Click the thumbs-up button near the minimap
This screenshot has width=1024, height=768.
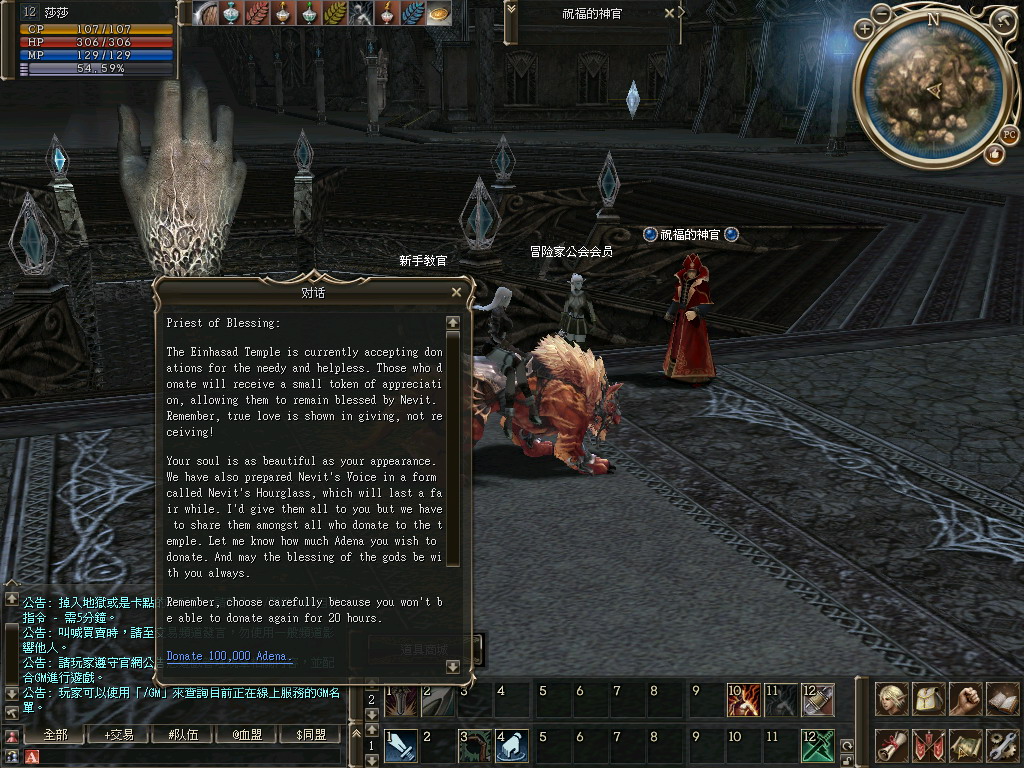[994, 154]
